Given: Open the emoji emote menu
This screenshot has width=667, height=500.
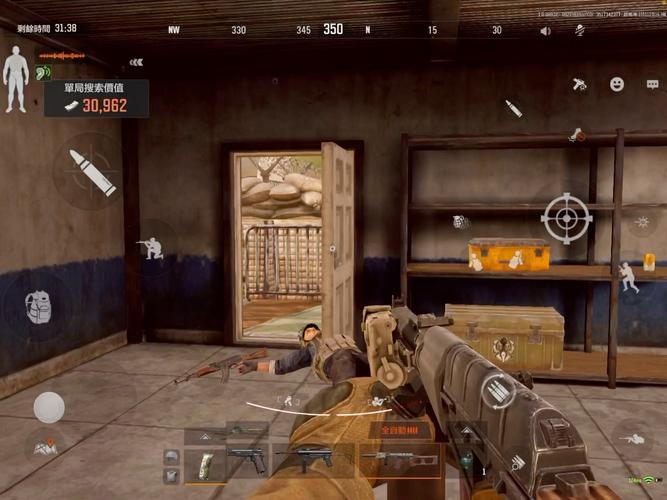Looking at the screenshot, I should [x=617, y=84].
